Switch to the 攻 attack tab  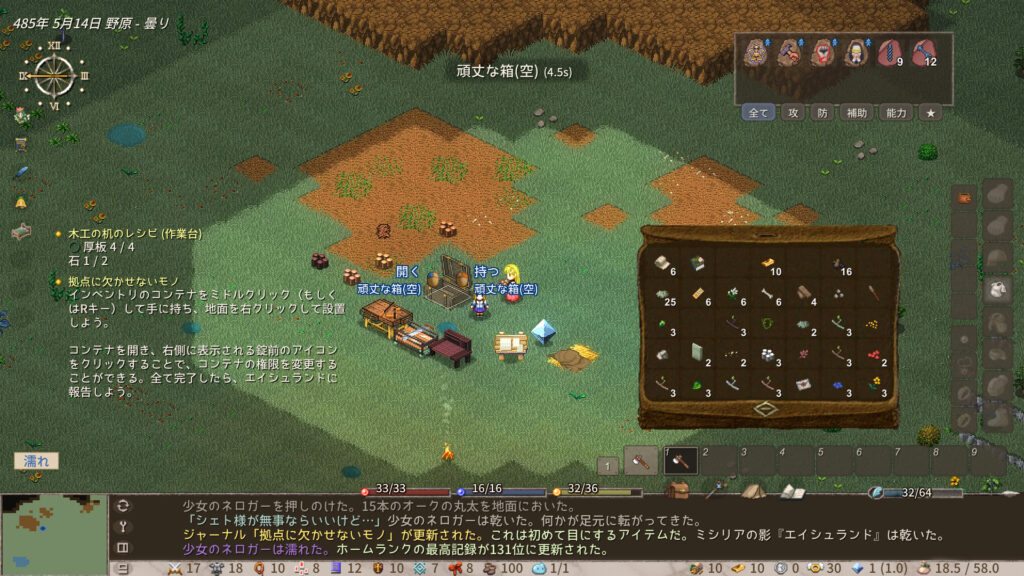[x=792, y=113]
